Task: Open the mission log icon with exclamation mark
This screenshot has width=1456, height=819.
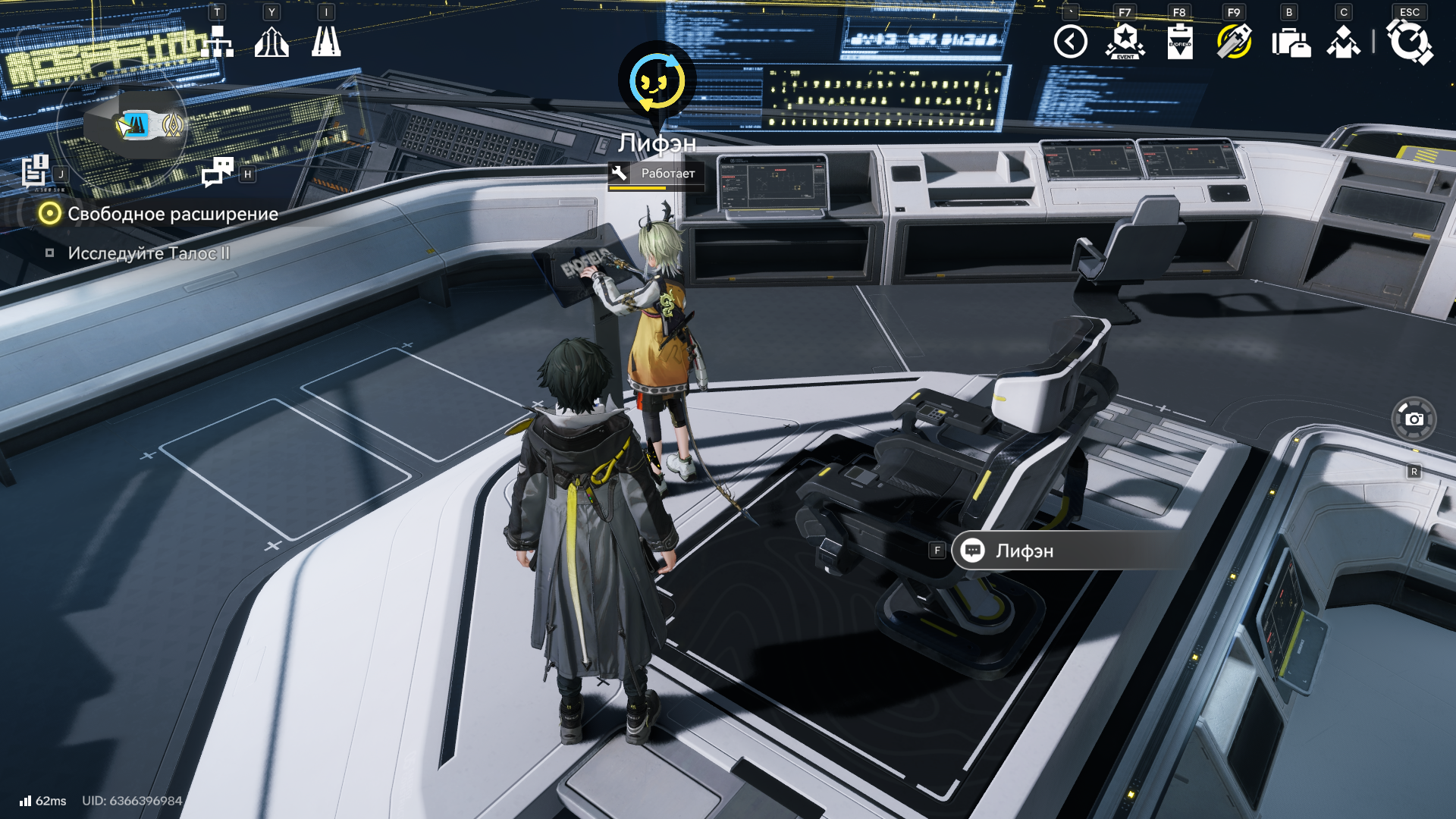Action: tap(35, 171)
